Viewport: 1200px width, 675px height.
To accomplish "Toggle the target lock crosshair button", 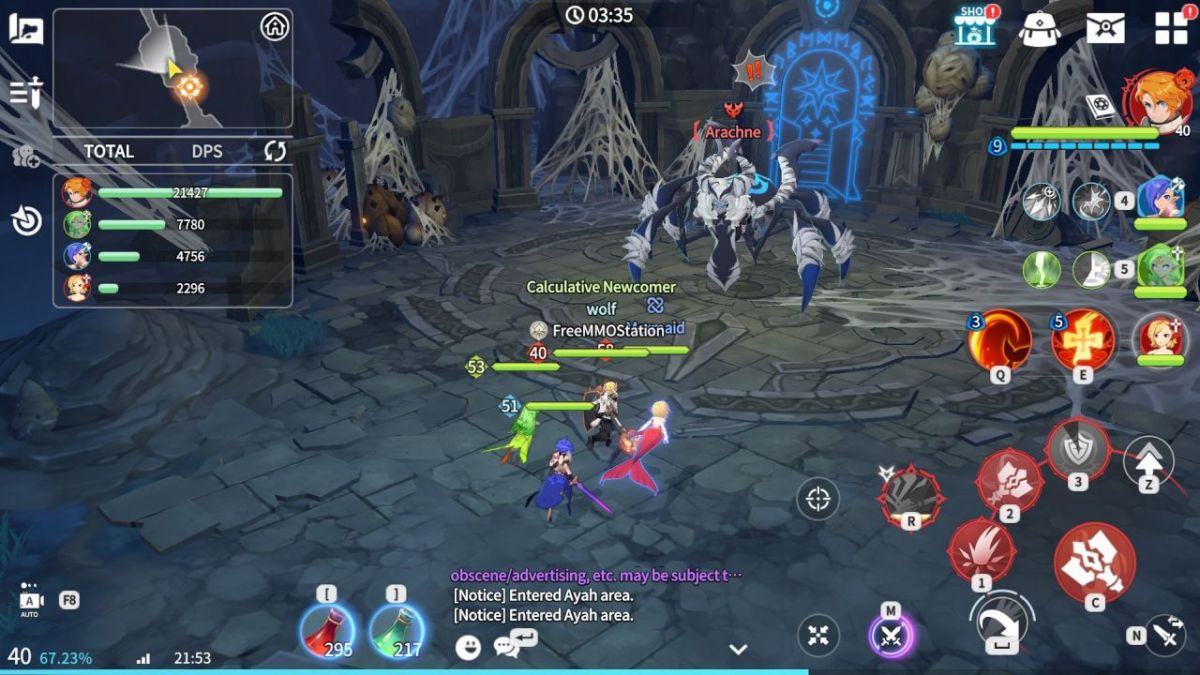I will (x=818, y=498).
